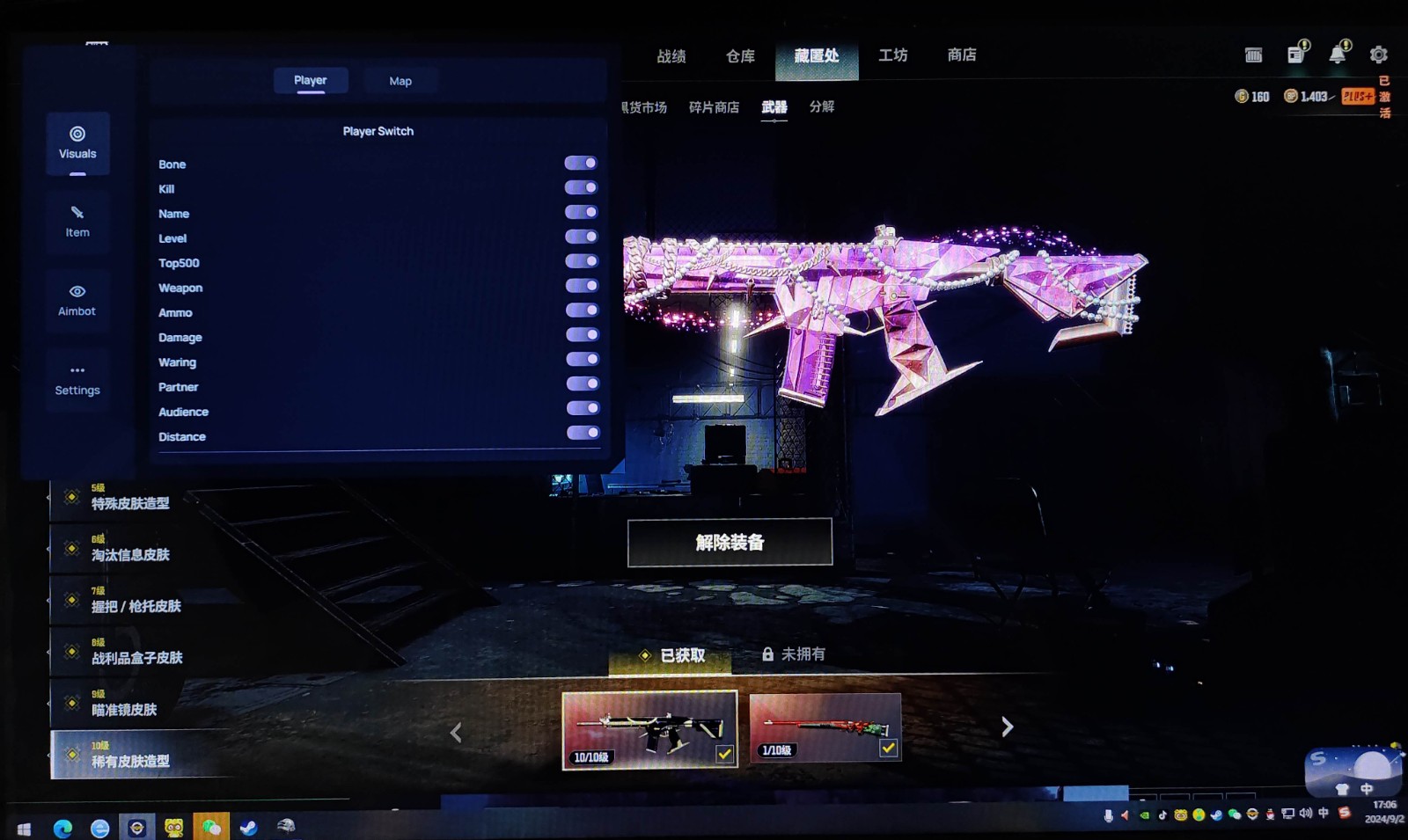
Task: Open the gear settings icon
Action: click(1378, 55)
